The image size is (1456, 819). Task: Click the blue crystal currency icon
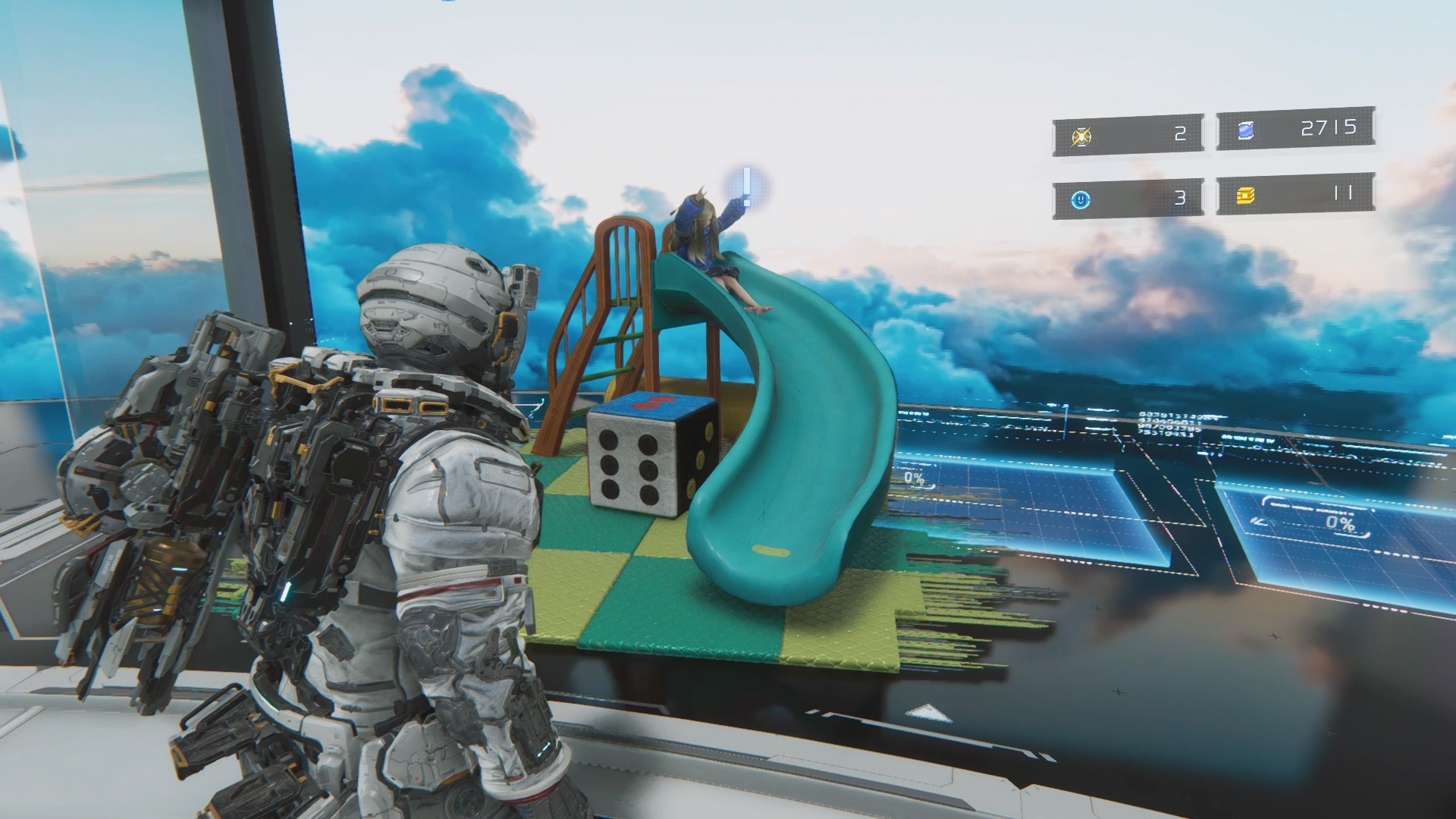1245,131
